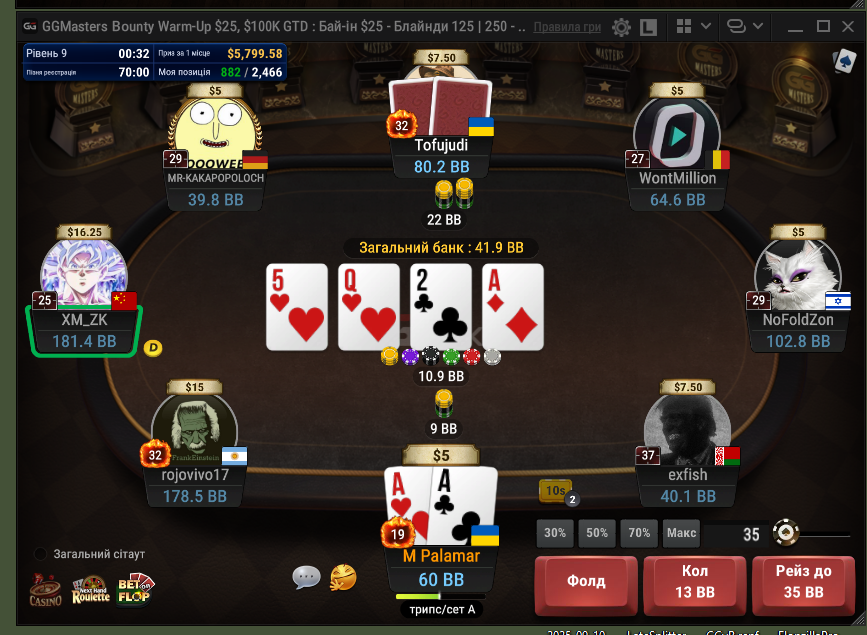This screenshot has width=867, height=635.
Task: Open the table layout grid dropdown
Action: (690, 26)
